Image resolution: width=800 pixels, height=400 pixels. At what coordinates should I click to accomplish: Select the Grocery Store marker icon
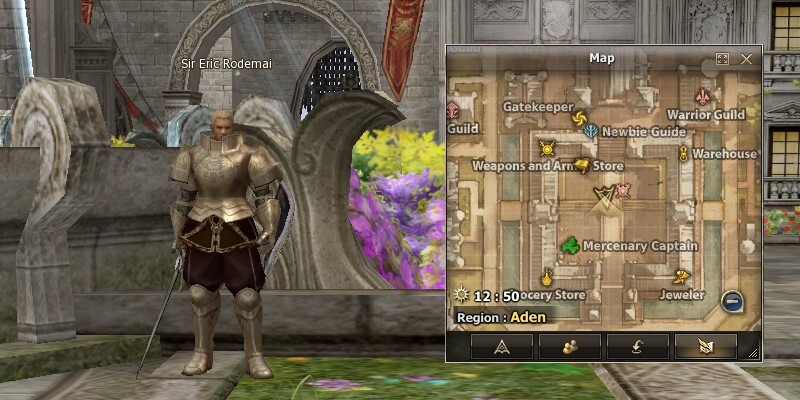coord(547,277)
